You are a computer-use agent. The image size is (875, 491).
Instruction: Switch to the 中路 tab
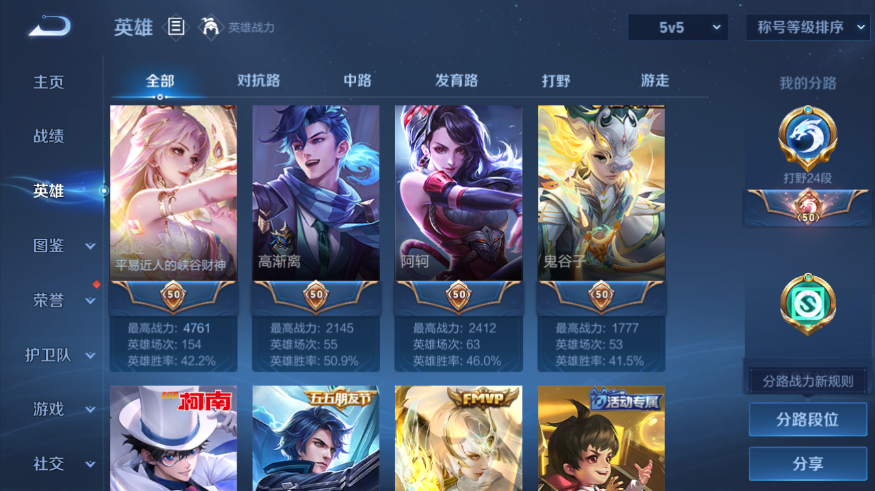357,81
